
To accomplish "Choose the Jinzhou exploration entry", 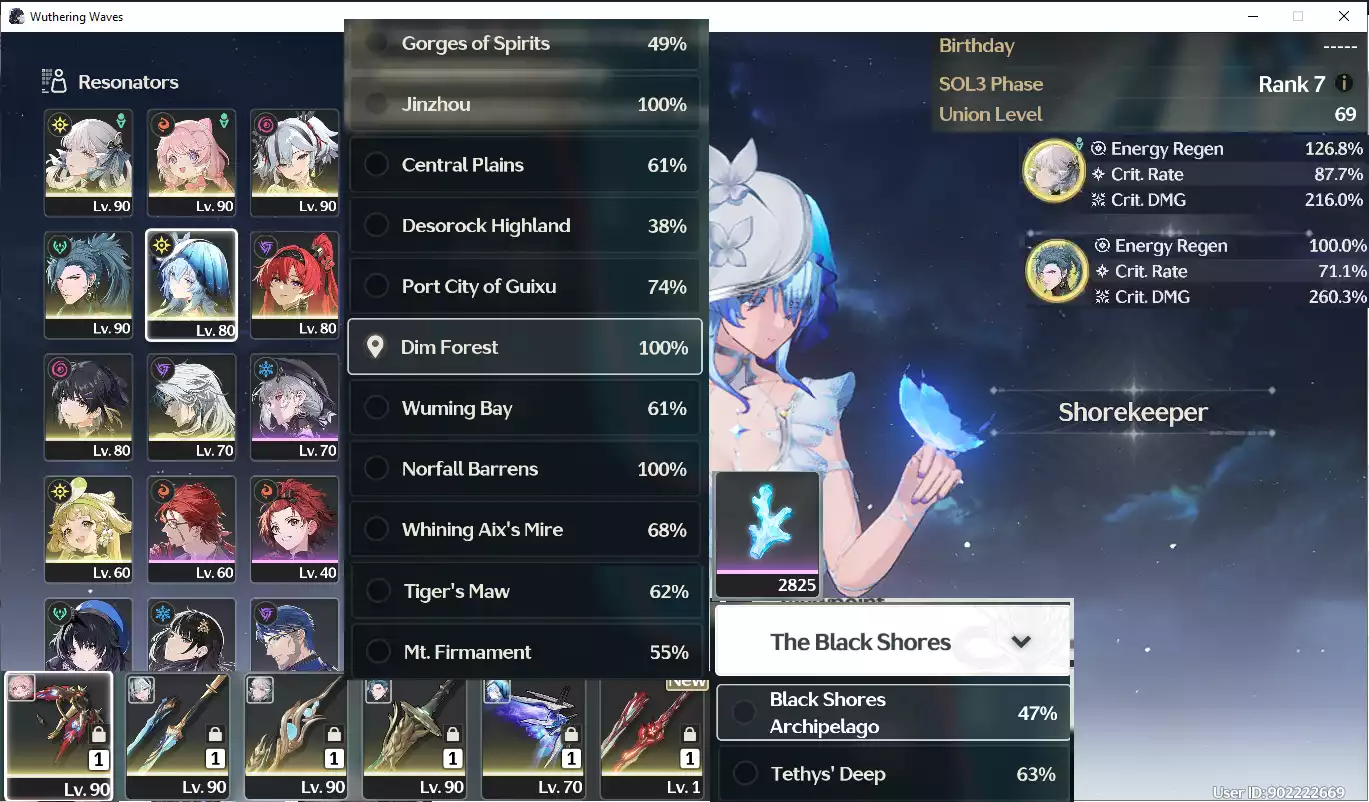I will tap(525, 104).
